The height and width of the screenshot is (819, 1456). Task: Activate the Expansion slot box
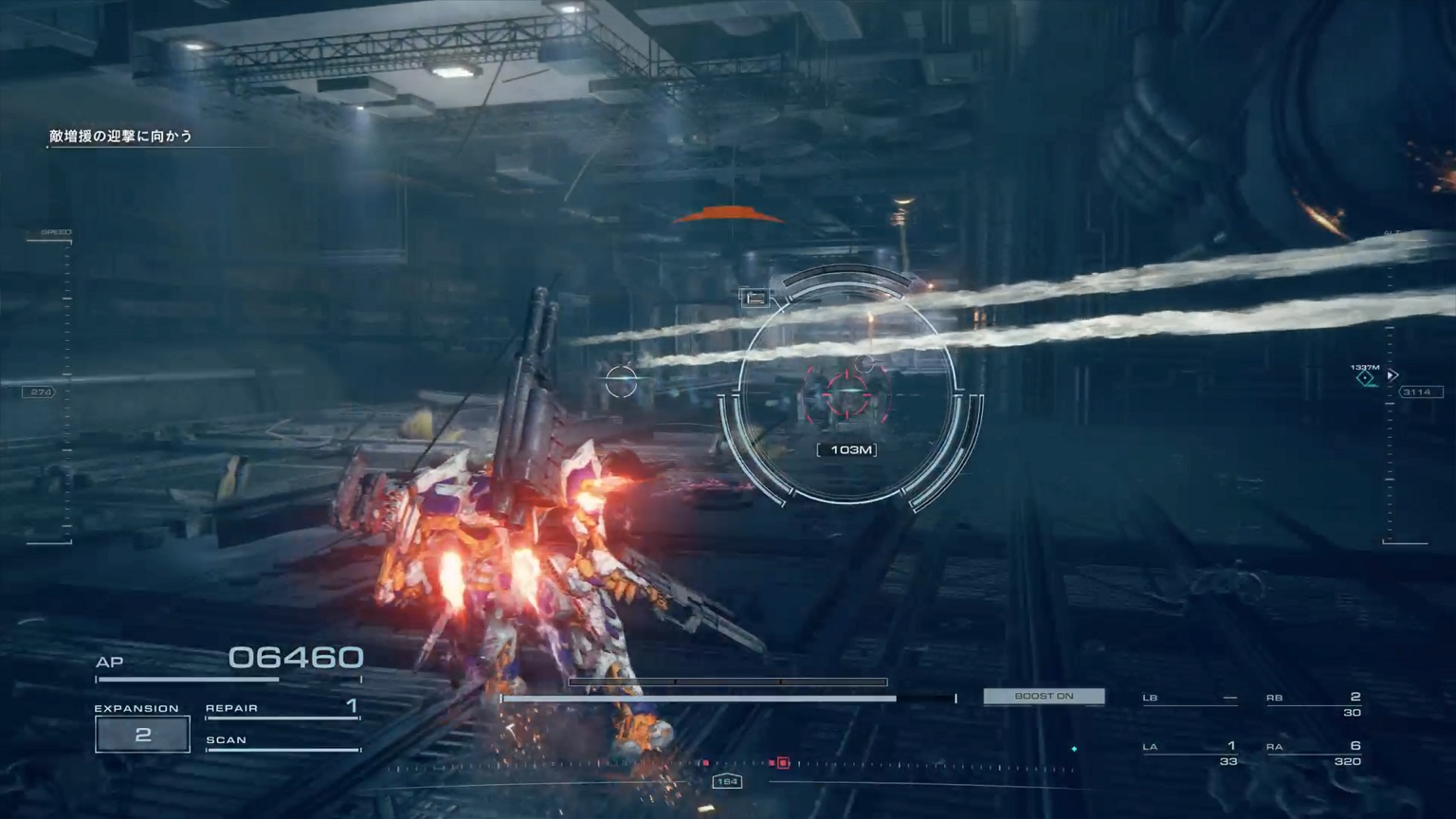(142, 735)
